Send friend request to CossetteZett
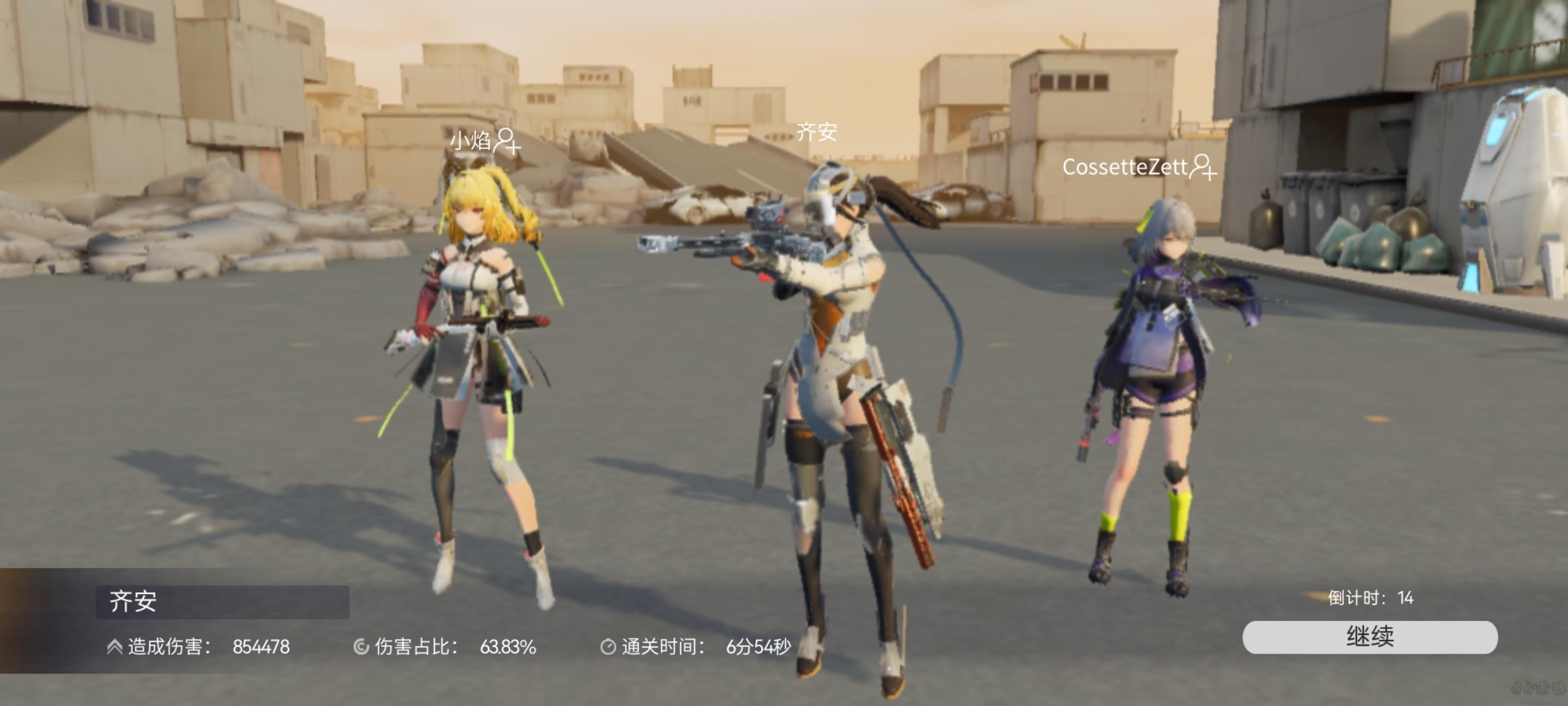The width and height of the screenshot is (1568, 706). point(1203,167)
